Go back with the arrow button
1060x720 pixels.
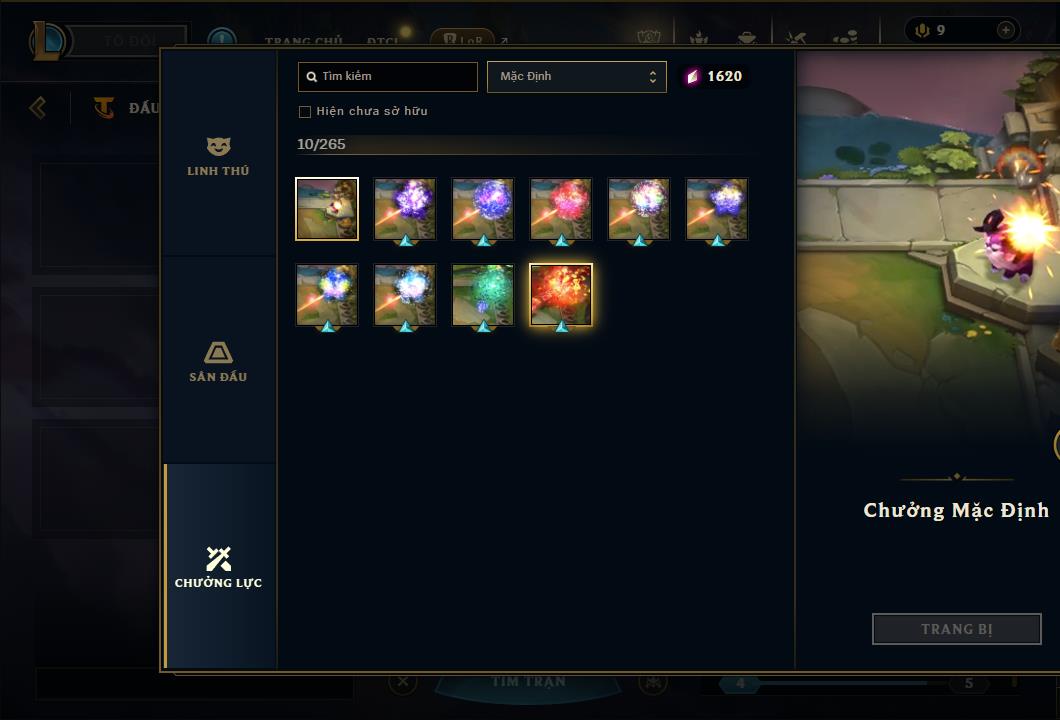tap(38, 107)
